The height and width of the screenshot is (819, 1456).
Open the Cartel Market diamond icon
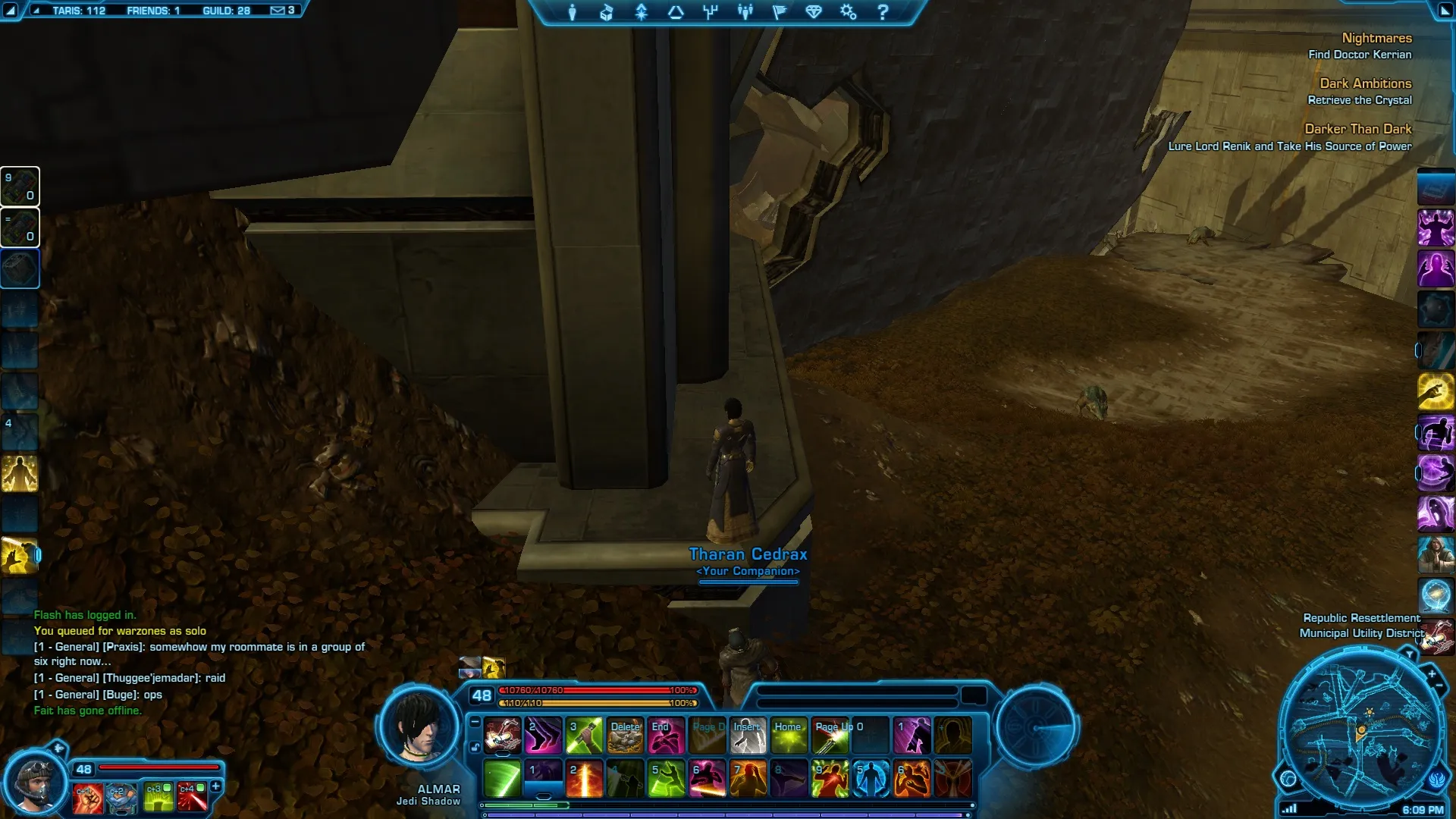coord(814,12)
